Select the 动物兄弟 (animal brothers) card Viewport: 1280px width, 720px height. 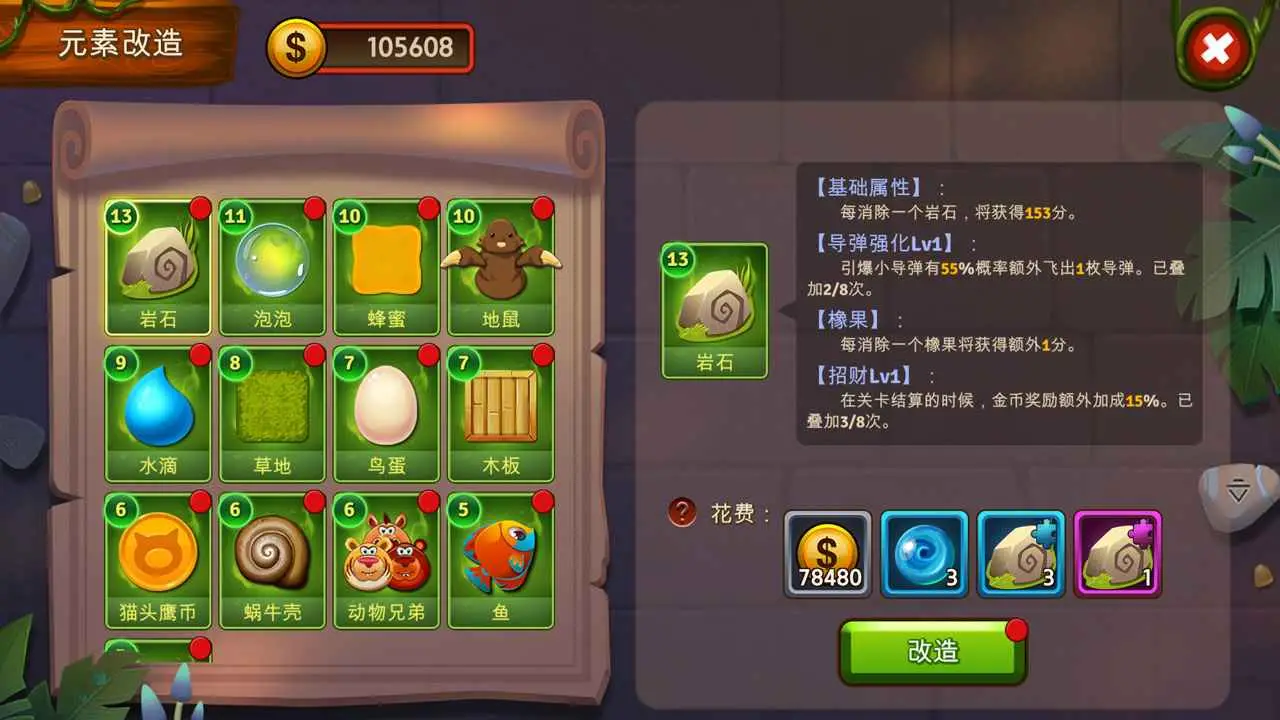(386, 557)
